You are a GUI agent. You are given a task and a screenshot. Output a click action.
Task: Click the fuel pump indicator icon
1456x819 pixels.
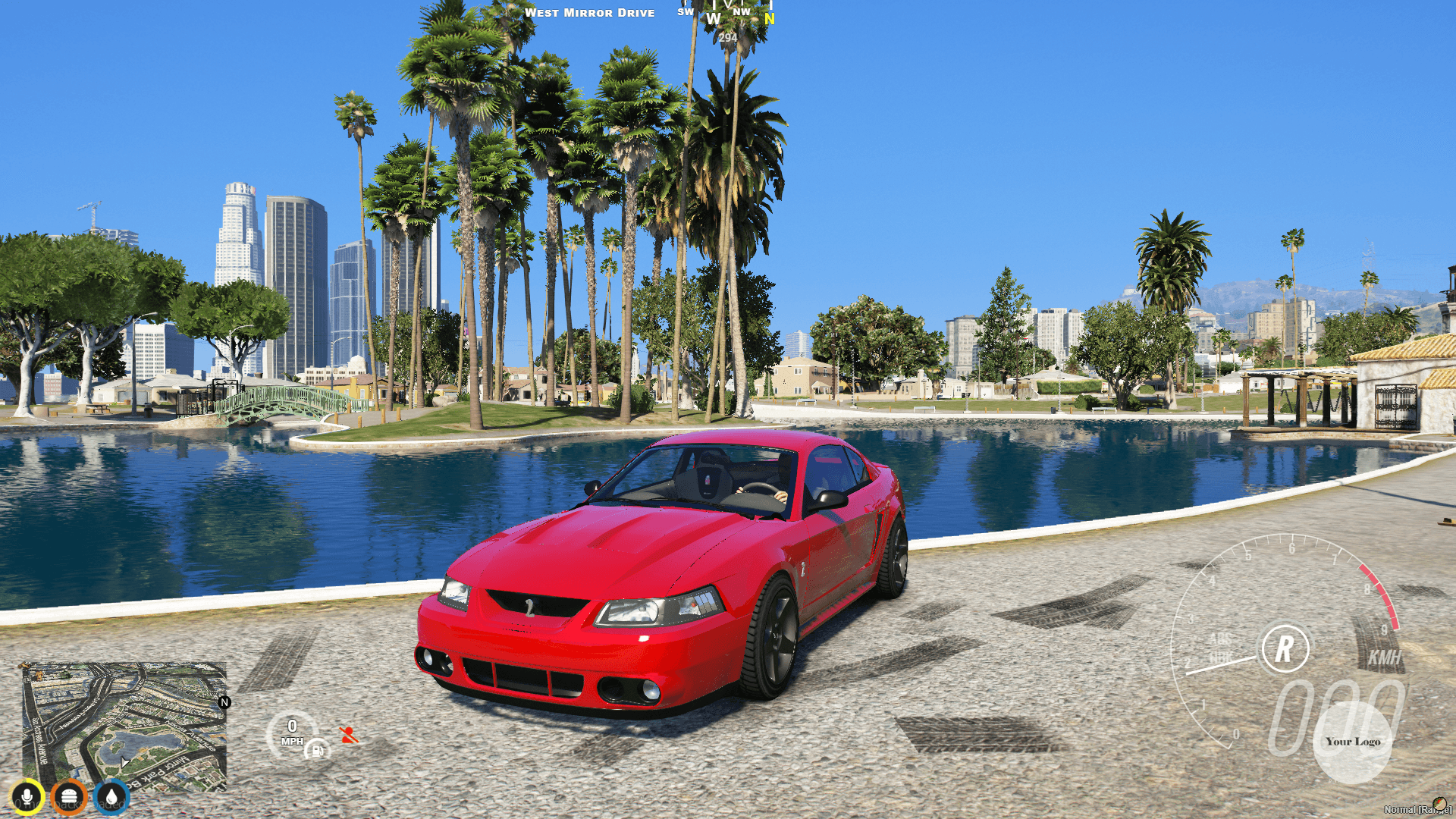click(317, 753)
